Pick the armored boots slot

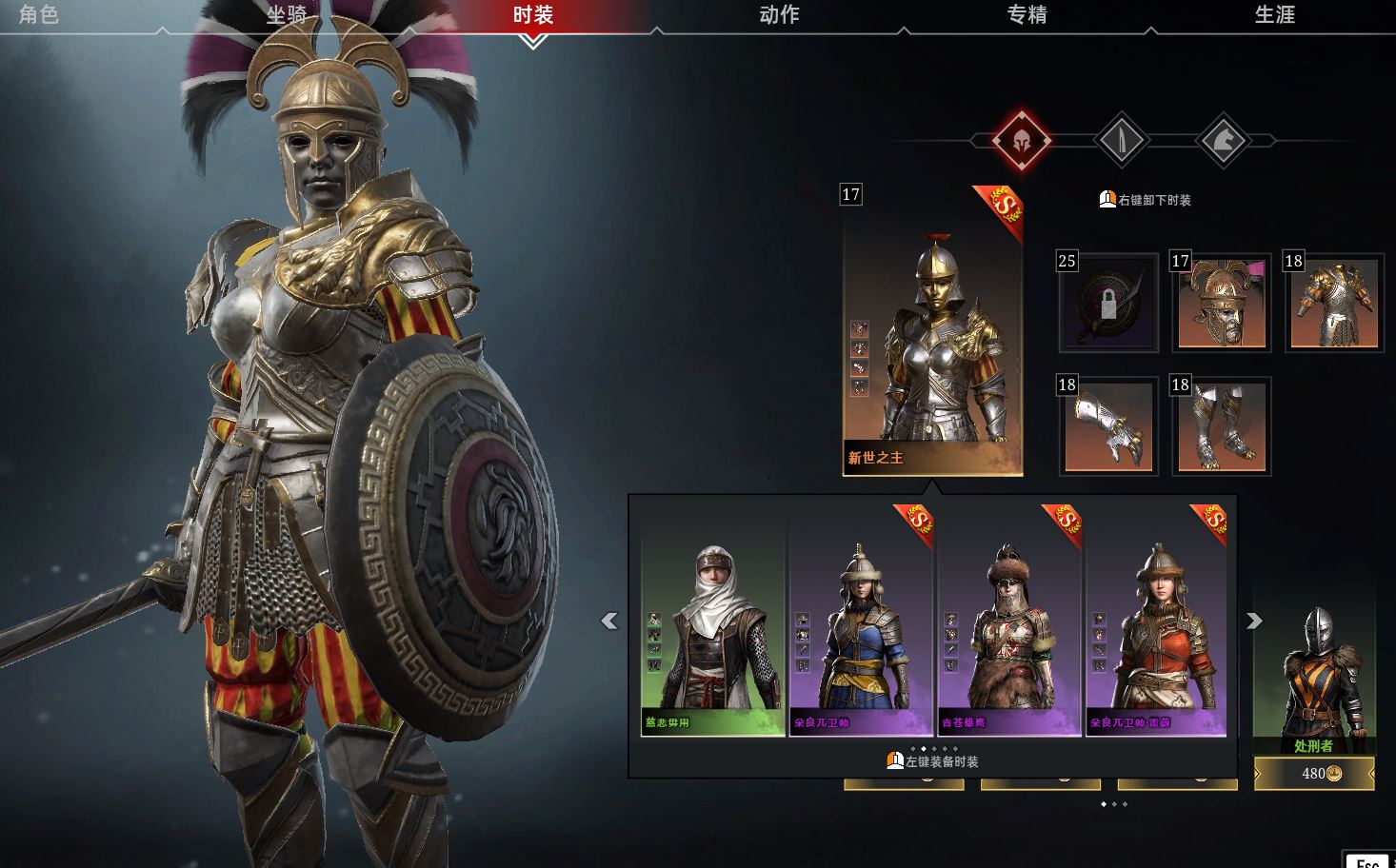point(1222,426)
